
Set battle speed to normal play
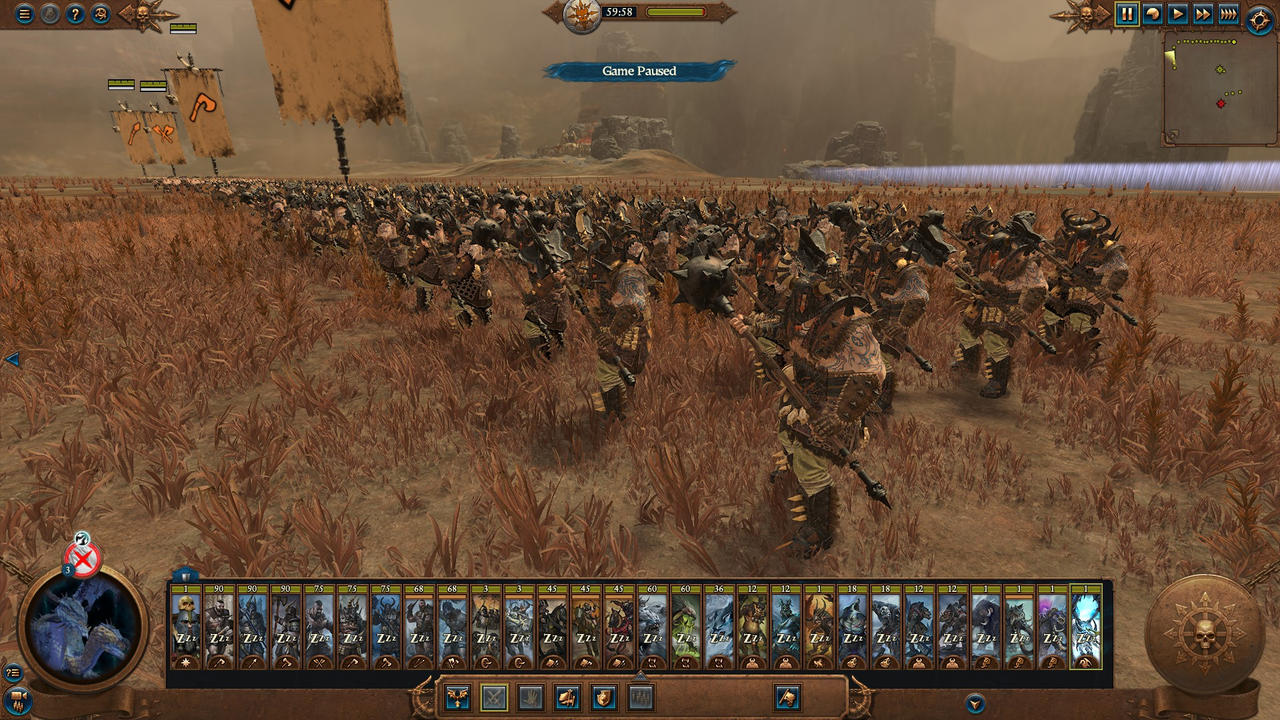click(x=1178, y=14)
